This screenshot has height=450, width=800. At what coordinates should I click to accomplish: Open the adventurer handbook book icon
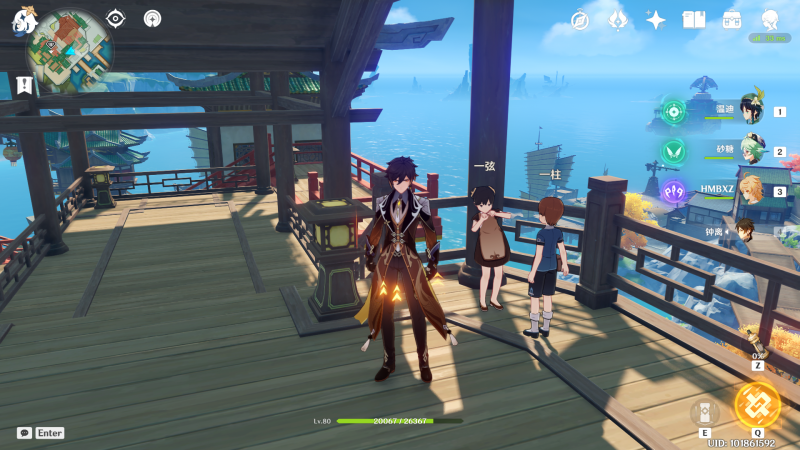694,20
